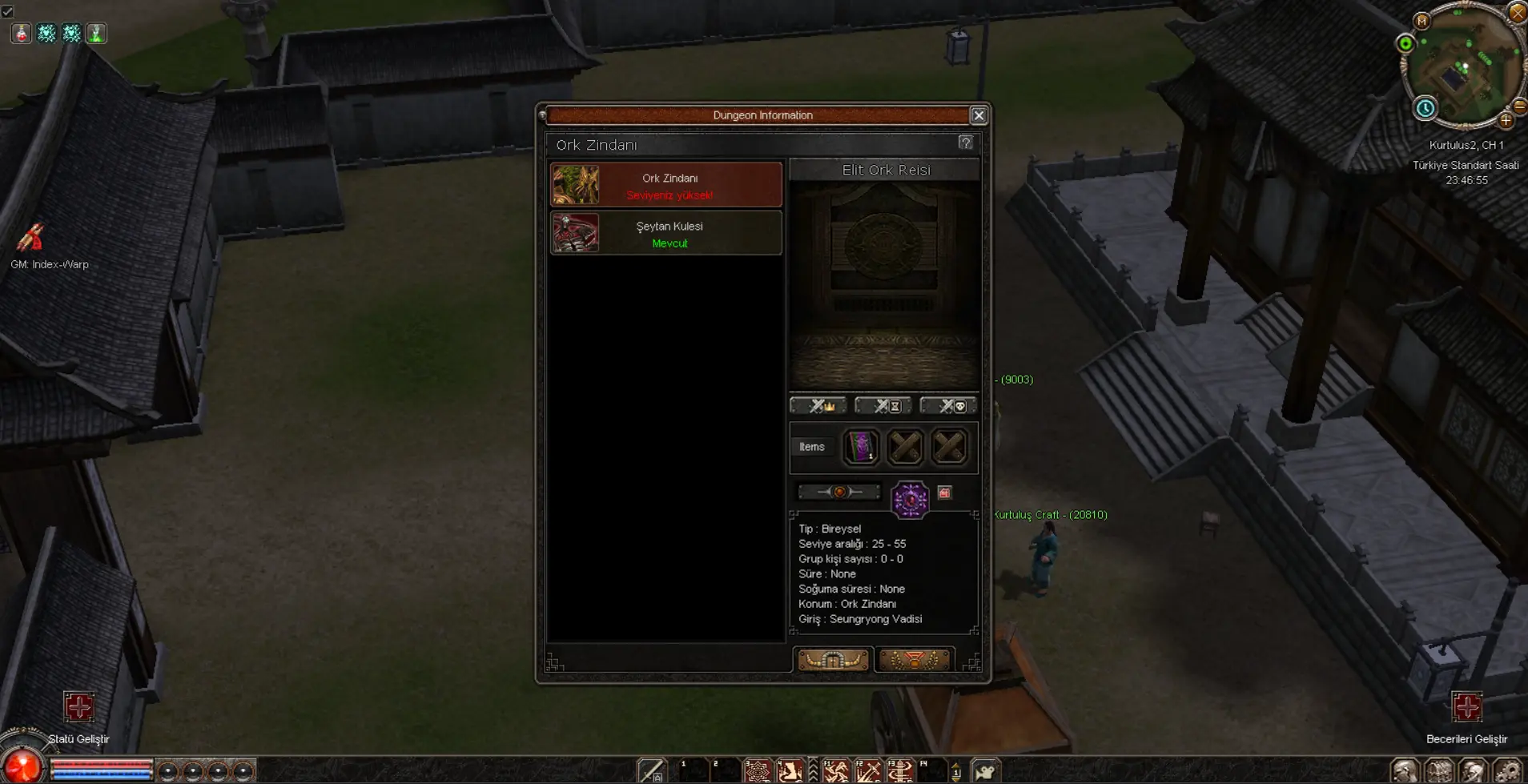
Task: Show the sword and hourglass ranking
Action: [883, 406]
